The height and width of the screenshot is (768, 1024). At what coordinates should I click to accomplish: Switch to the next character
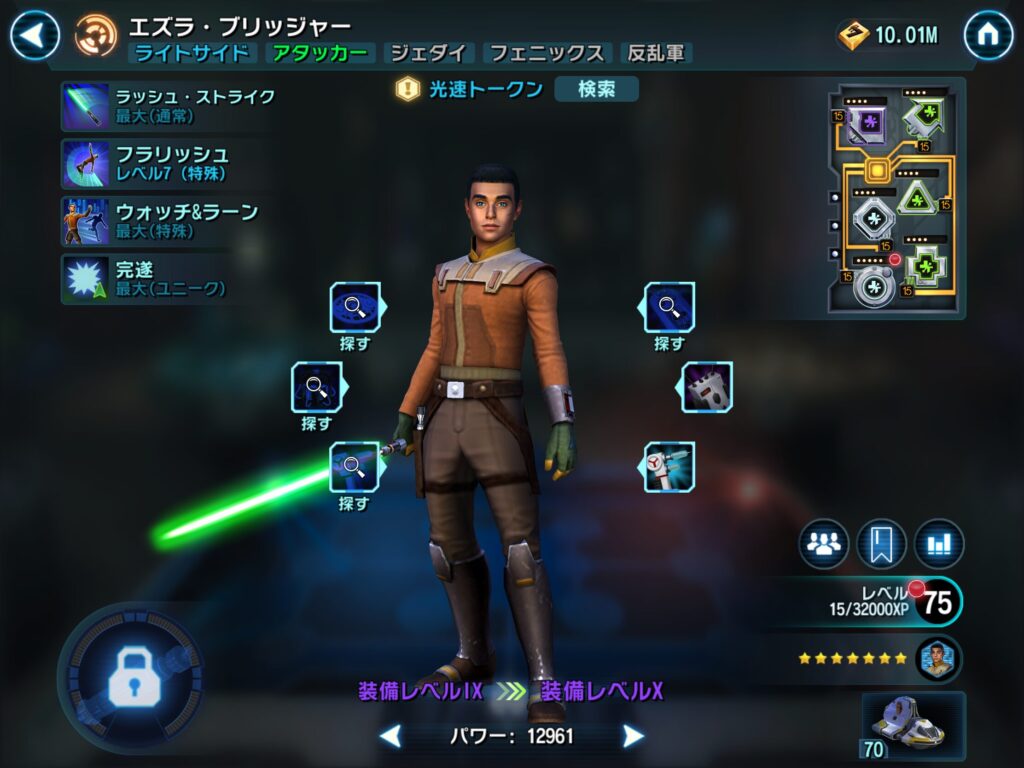(633, 737)
